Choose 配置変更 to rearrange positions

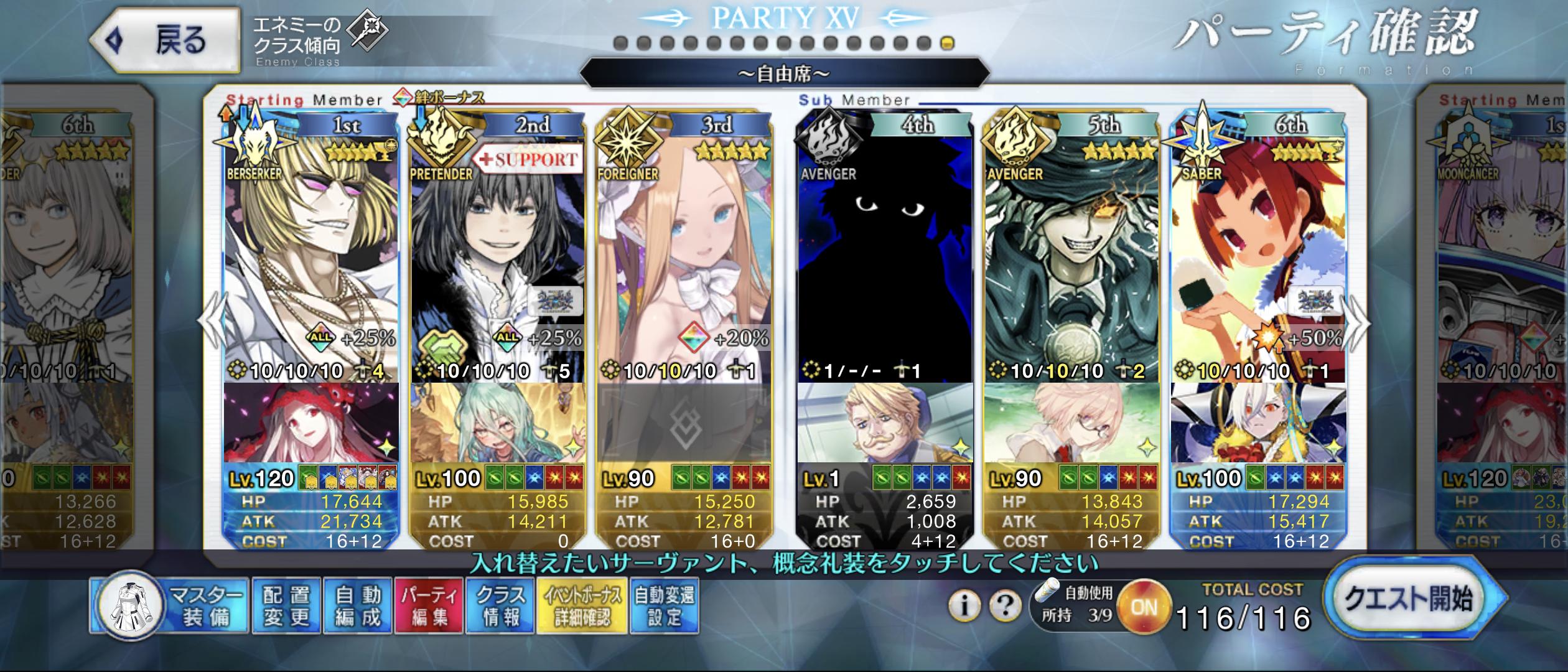tap(286, 606)
